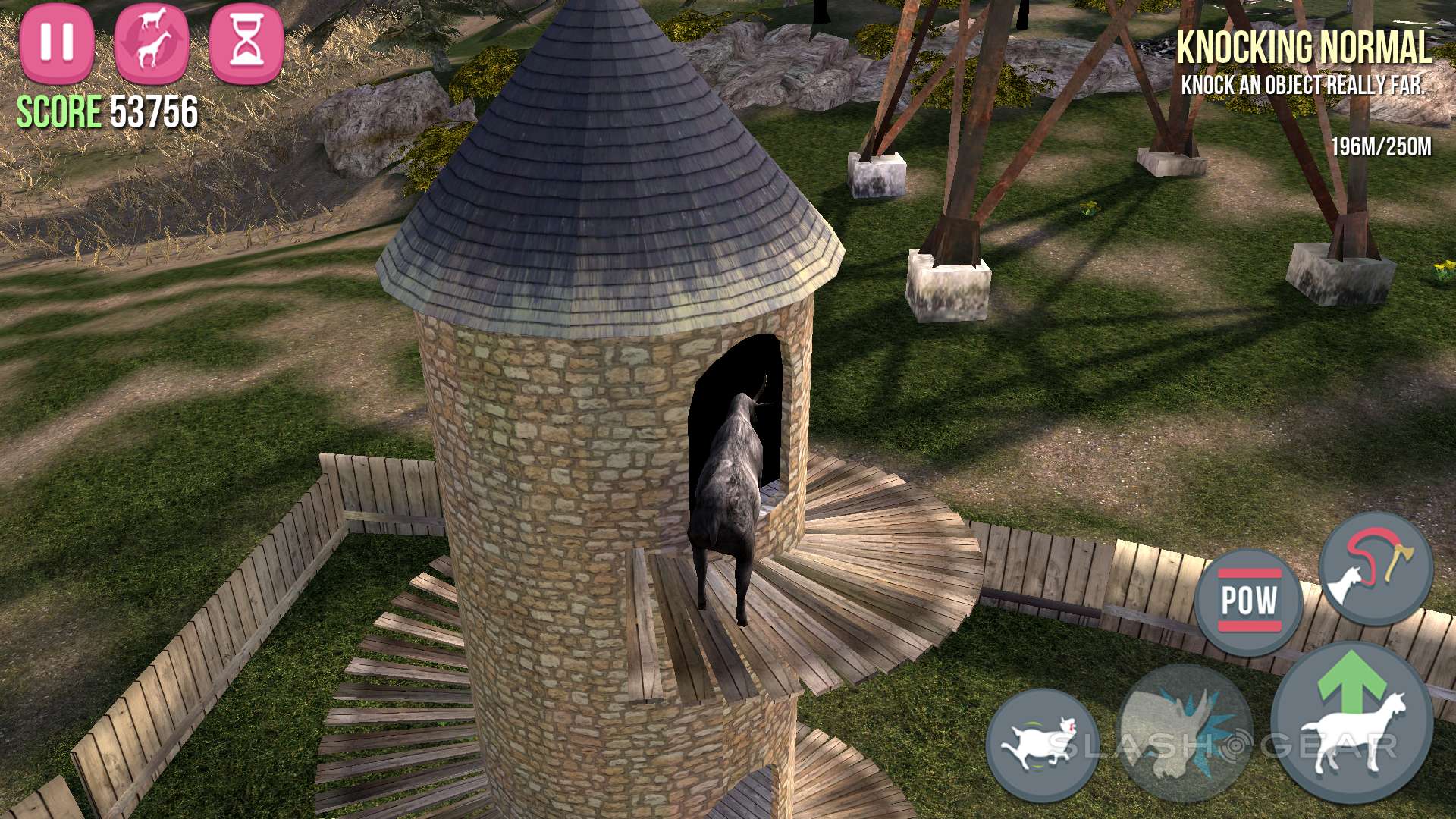This screenshot has height=819, width=1456.
Task: Trigger the goat ragdoll button
Action: [1042, 745]
